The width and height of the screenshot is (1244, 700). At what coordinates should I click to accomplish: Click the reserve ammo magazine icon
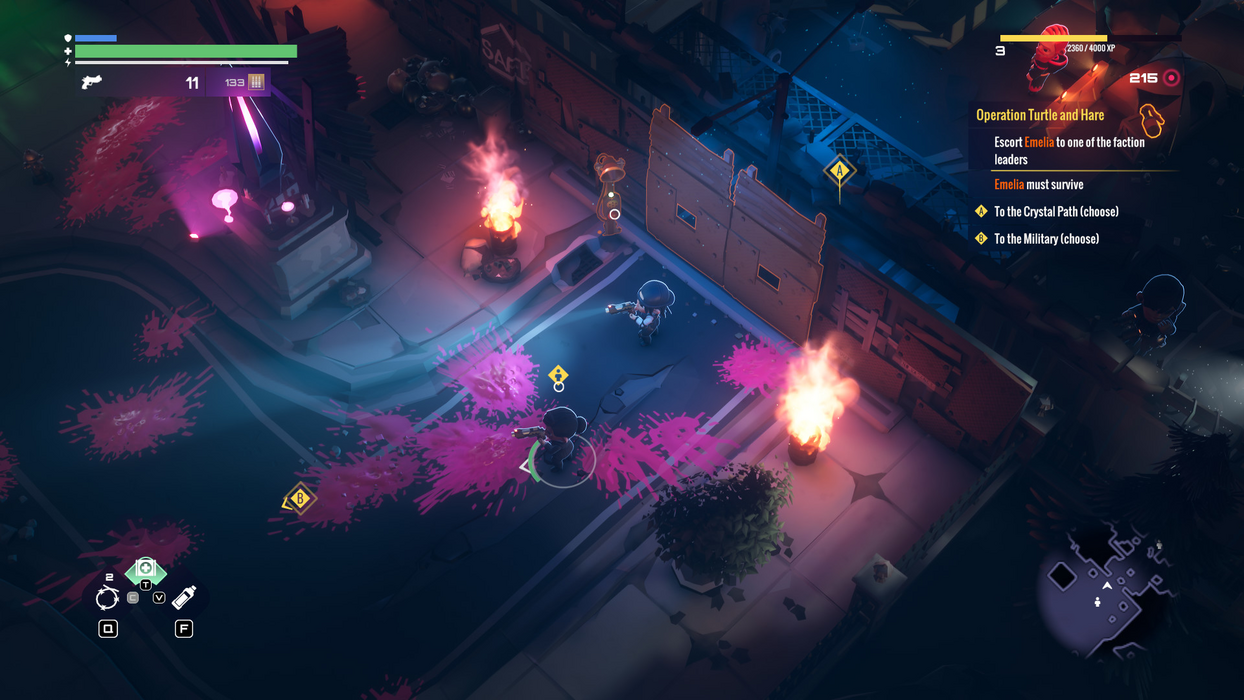[256, 82]
